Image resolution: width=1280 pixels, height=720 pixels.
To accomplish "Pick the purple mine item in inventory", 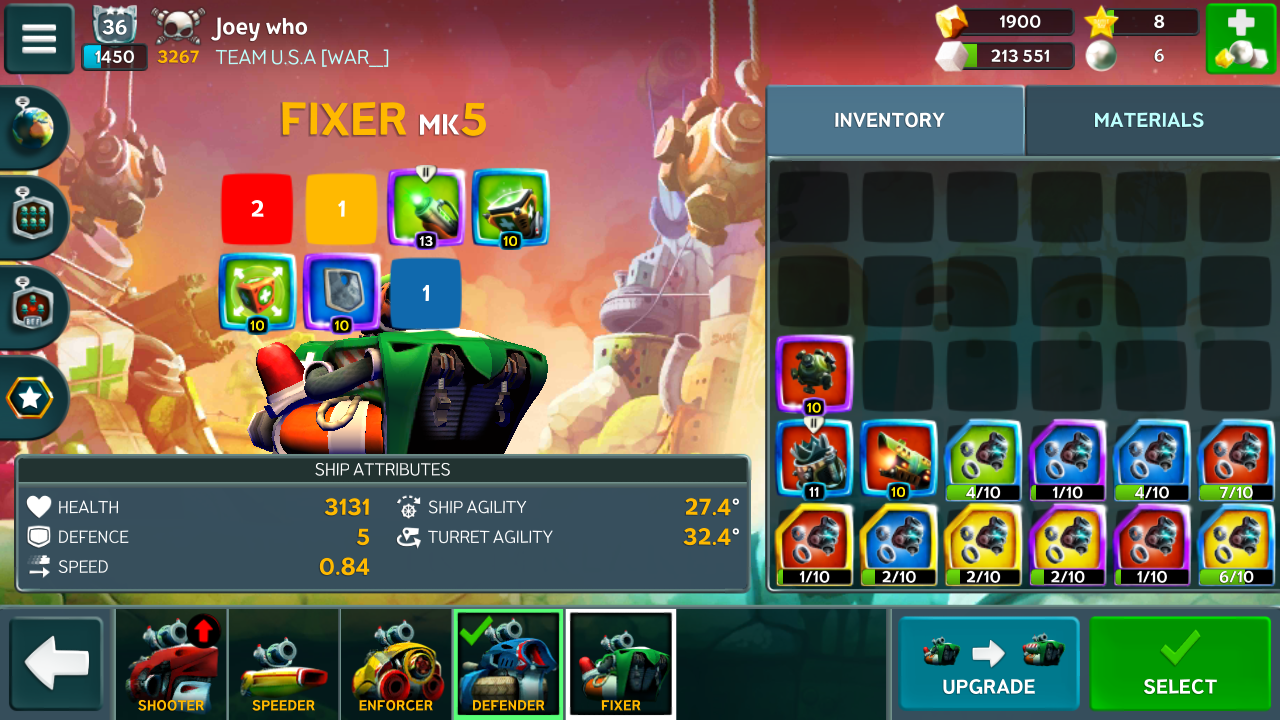I will (813, 374).
